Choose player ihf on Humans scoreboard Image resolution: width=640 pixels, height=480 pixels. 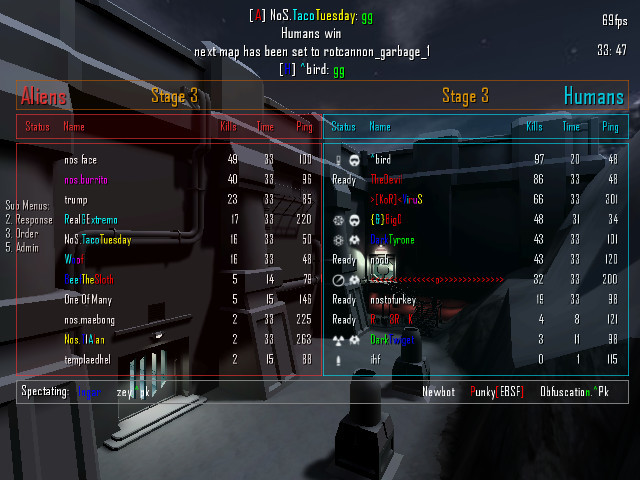(x=375, y=359)
